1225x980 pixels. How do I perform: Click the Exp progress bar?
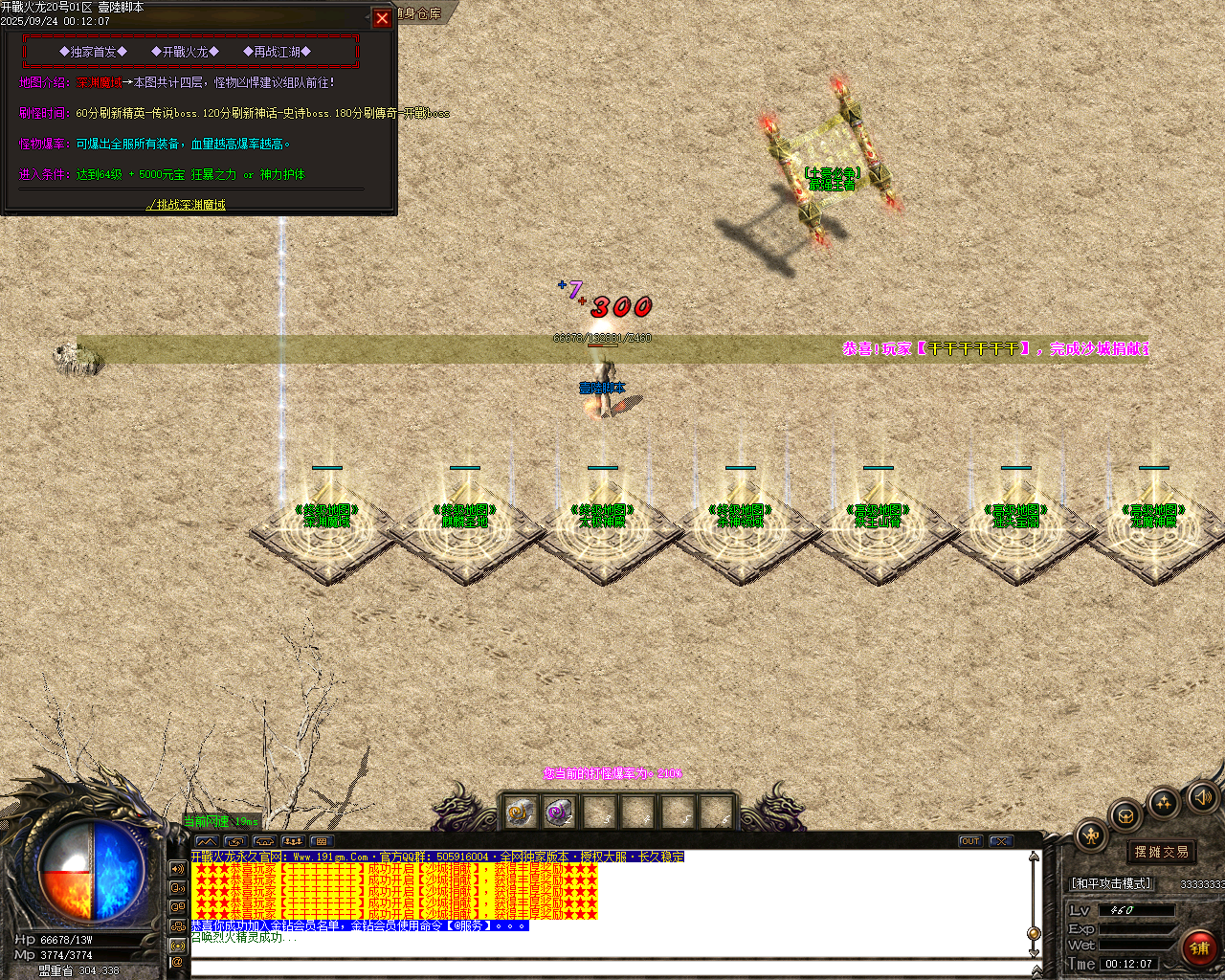coord(1136,928)
